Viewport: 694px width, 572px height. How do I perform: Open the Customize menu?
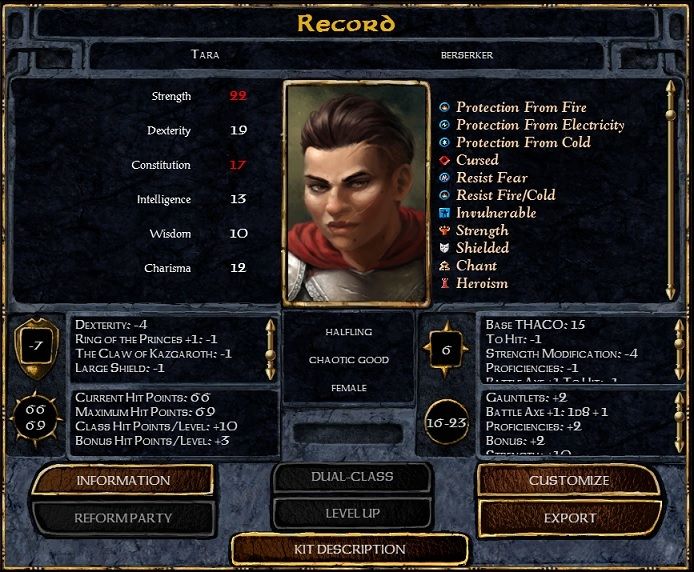(x=568, y=481)
